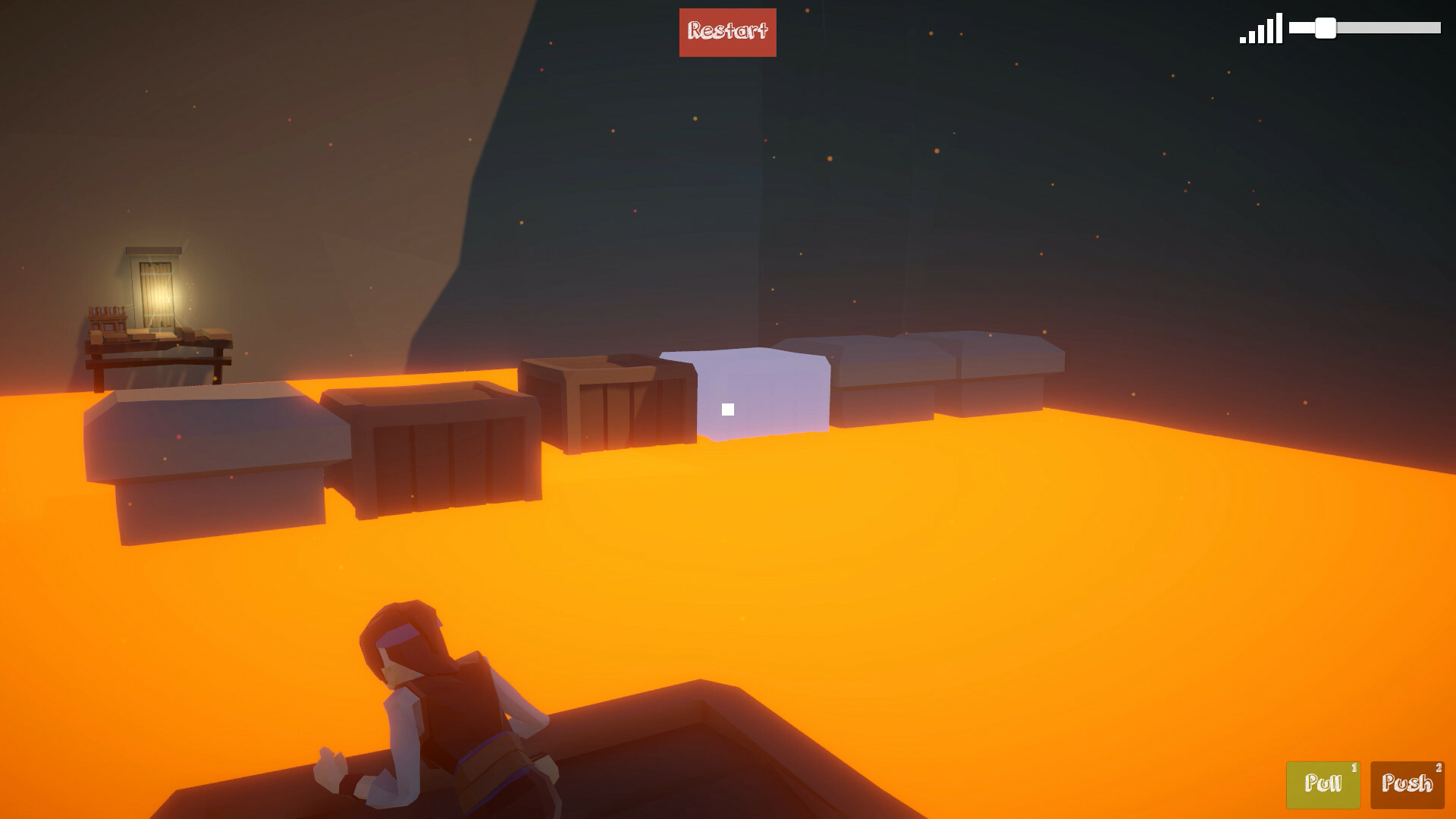Click the smallest volume bar
1456x819 pixels.
pyautogui.click(x=1243, y=40)
